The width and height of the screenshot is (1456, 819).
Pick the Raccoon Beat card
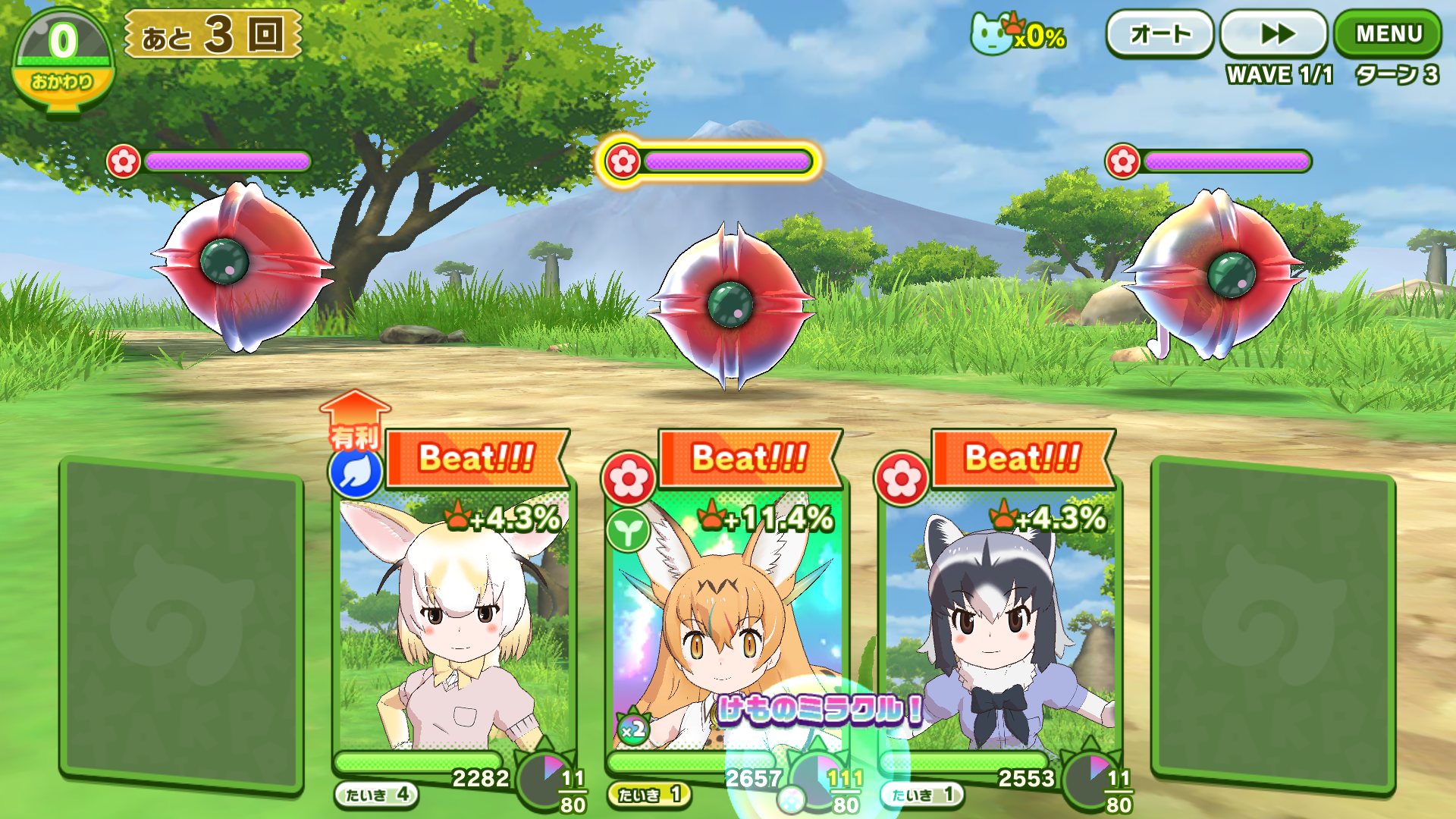(999, 607)
